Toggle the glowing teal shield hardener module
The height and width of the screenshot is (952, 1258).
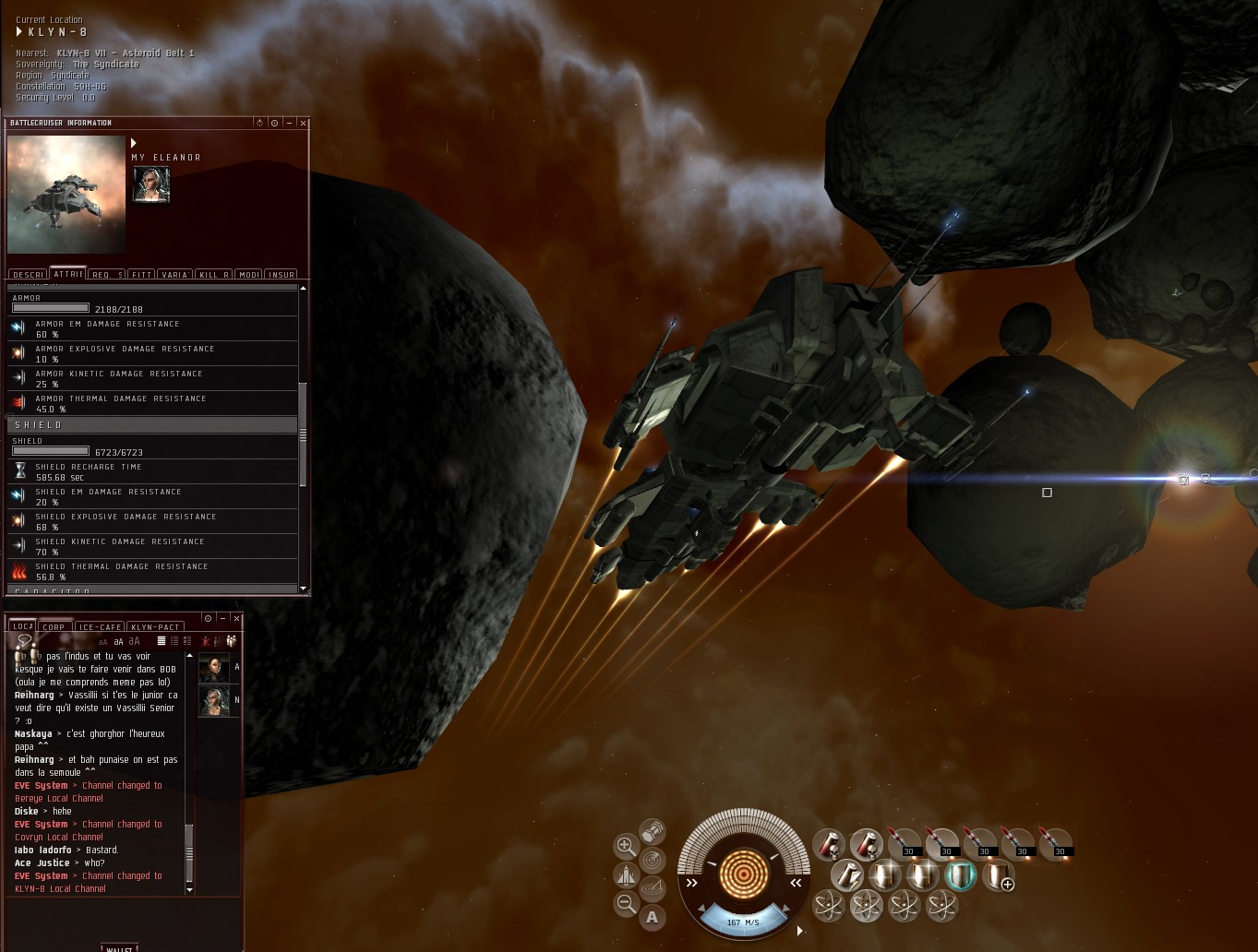(960, 875)
